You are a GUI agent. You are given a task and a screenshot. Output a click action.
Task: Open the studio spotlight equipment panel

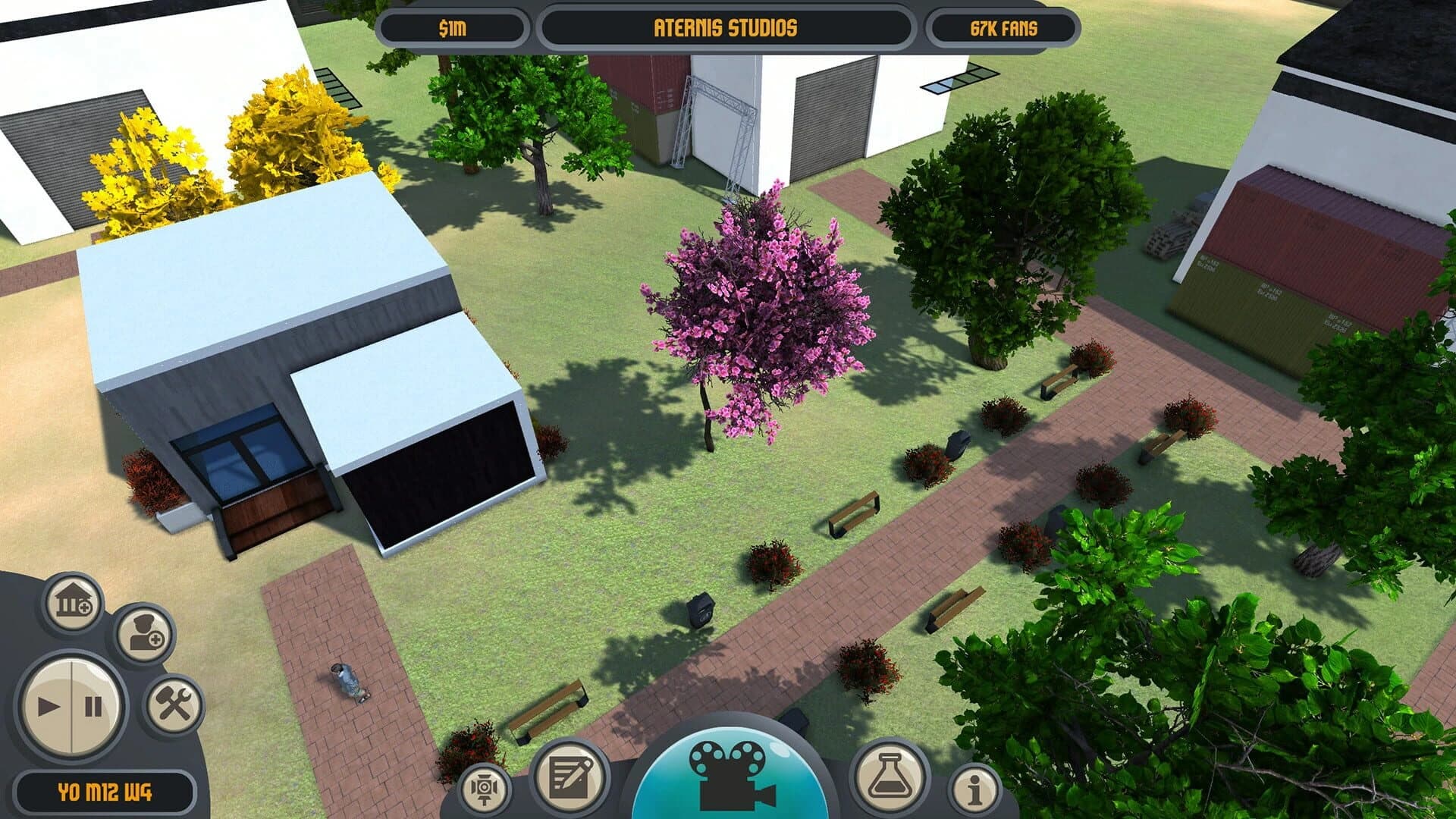coord(486,789)
